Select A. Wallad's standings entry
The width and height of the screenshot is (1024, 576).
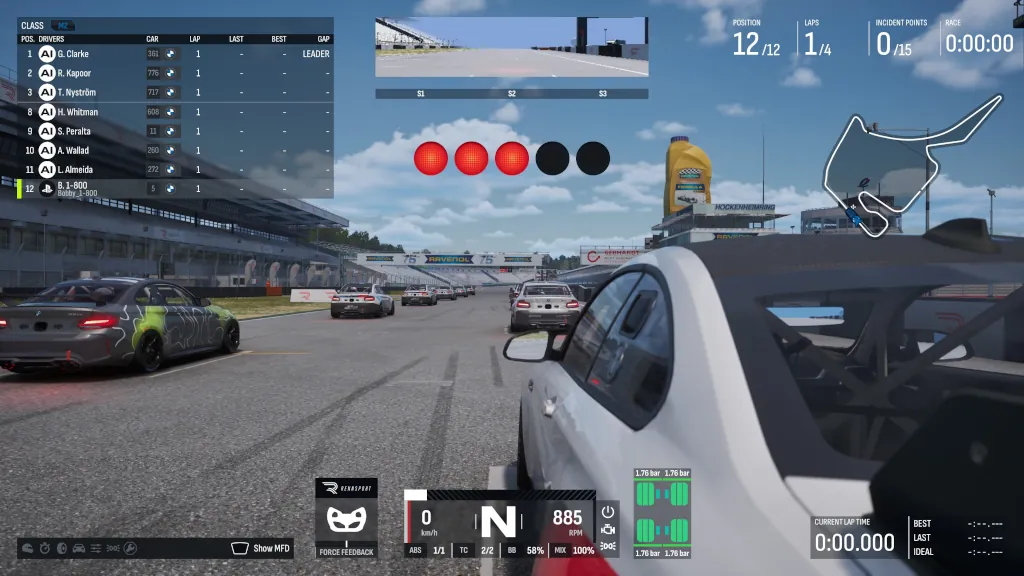coord(175,150)
